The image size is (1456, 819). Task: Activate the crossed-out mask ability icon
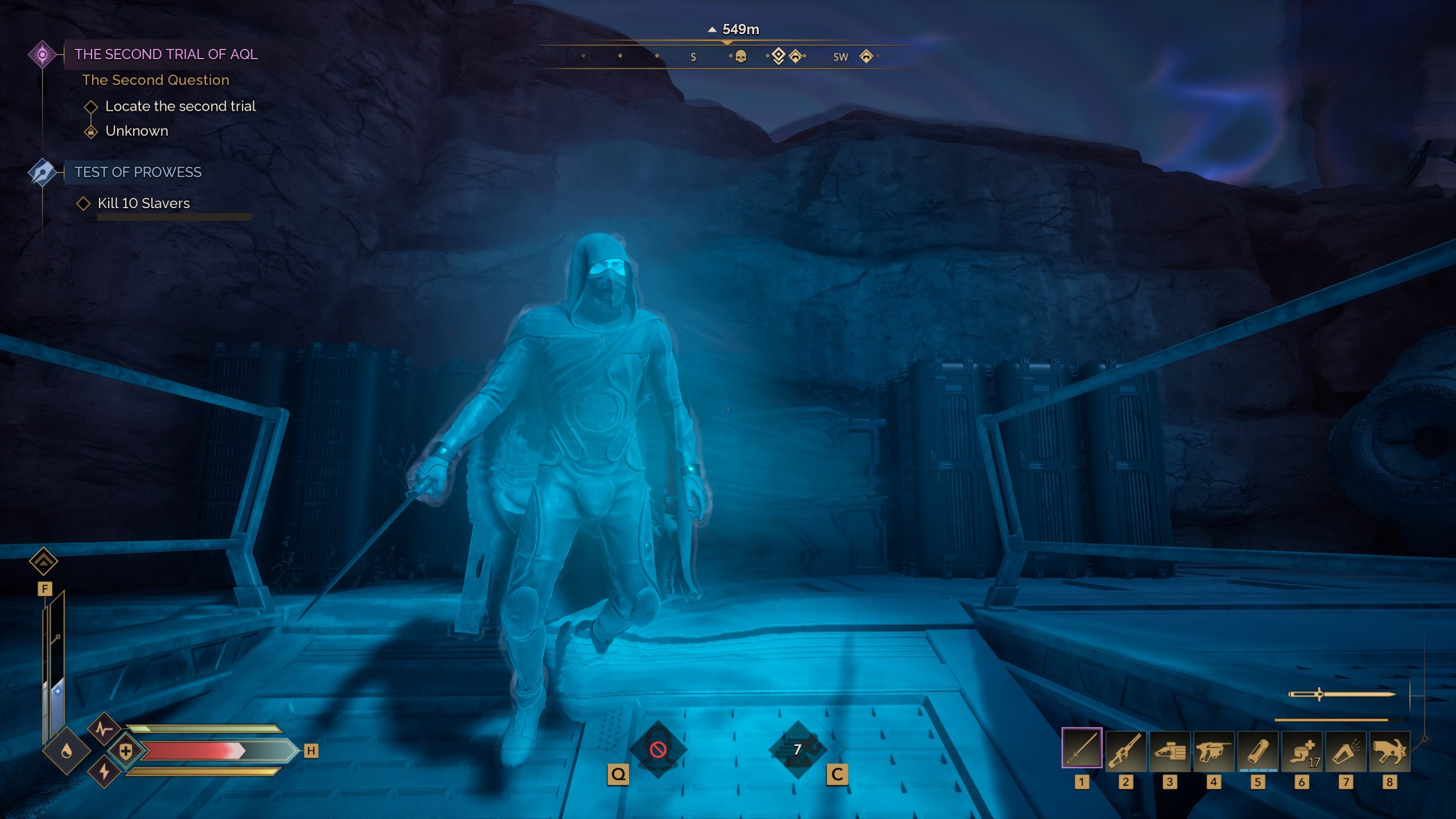point(658,750)
